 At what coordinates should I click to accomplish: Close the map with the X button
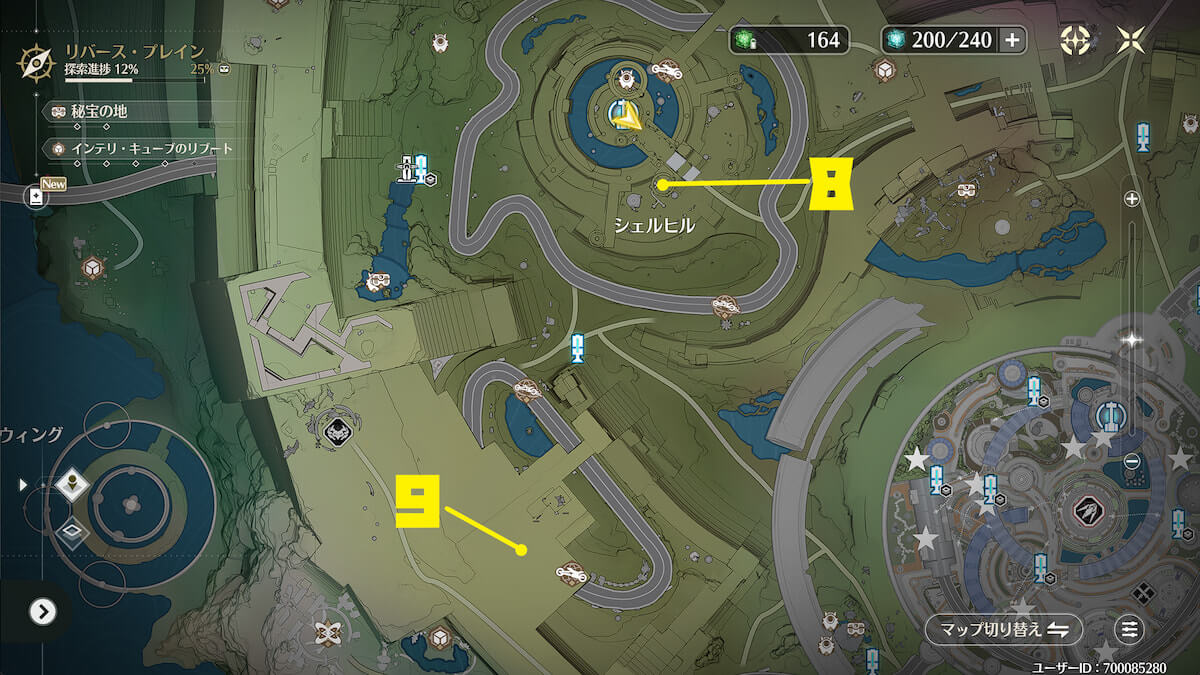(1131, 40)
